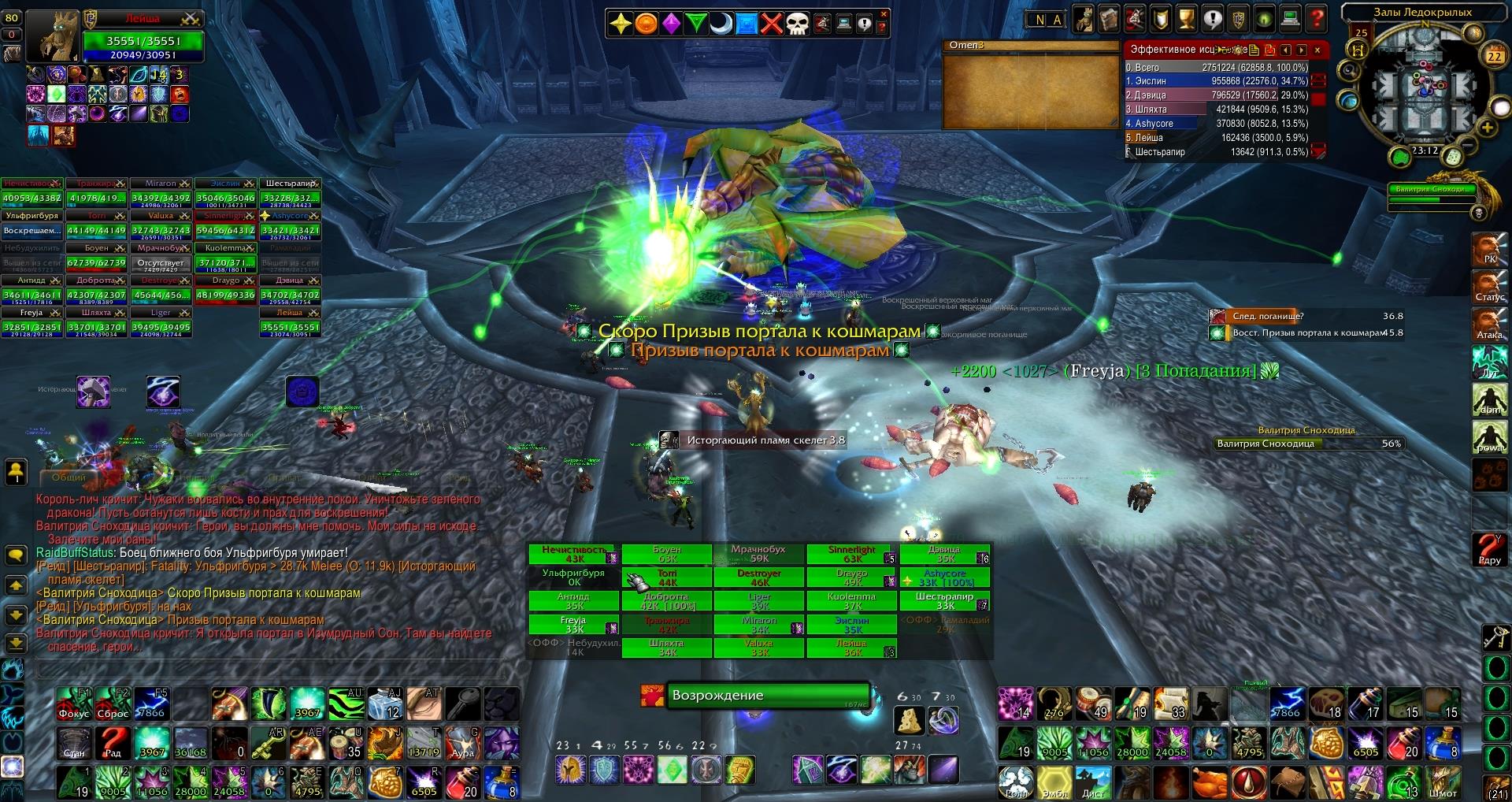Image resolution: width=1512 pixels, height=802 pixels.
Task: Select the yellow star raid marker
Action: 621,24
